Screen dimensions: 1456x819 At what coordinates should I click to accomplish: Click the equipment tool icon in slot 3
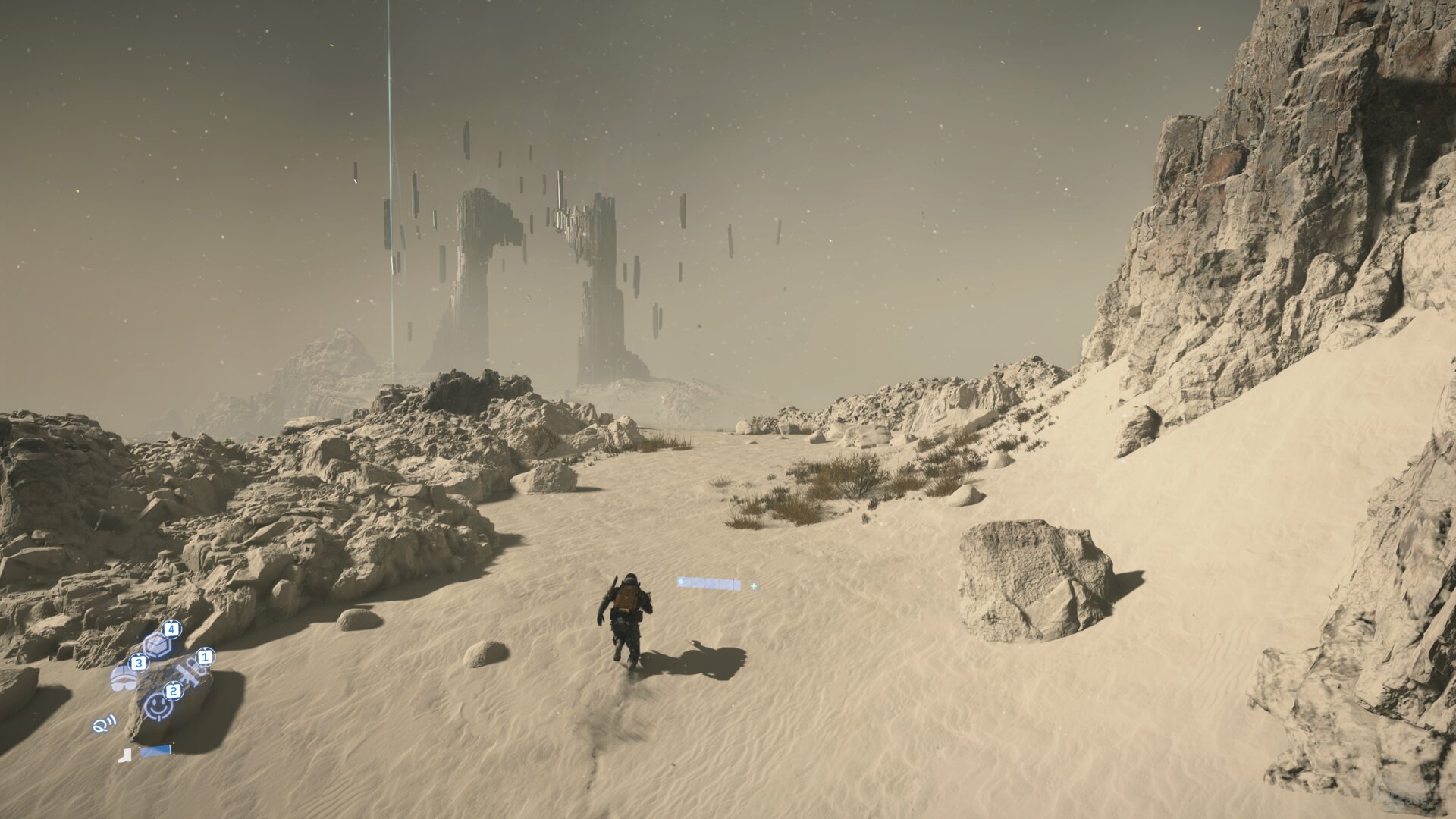[124, 677]
